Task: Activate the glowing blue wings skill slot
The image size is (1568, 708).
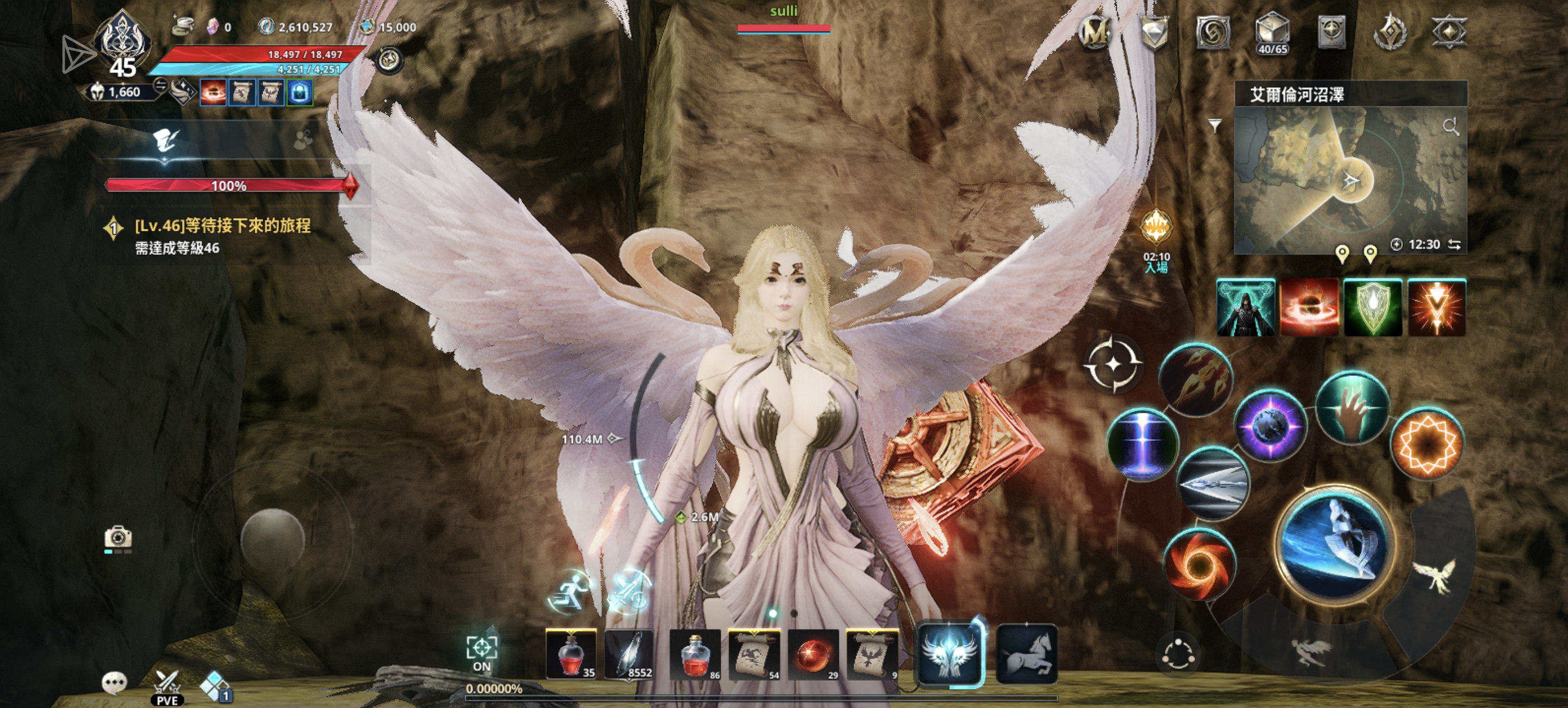Action: [949, 654]
